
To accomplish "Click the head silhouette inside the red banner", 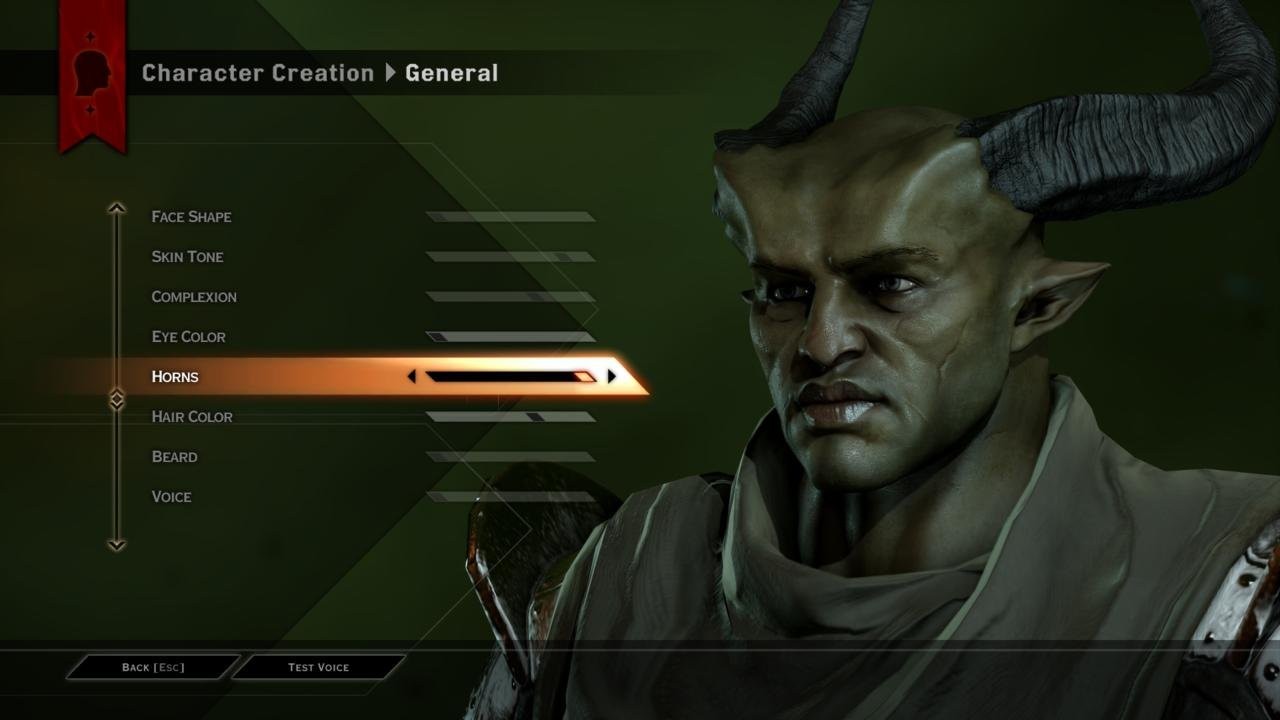I will pos(91,70).
